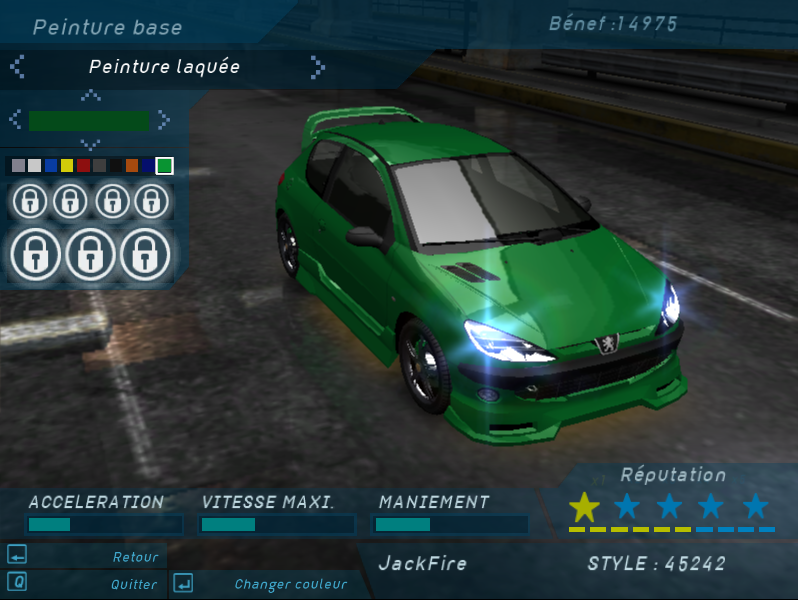Choose the bright blue paint swatch
The height and width of the screenshot is (600, 798).
(51, 165)
